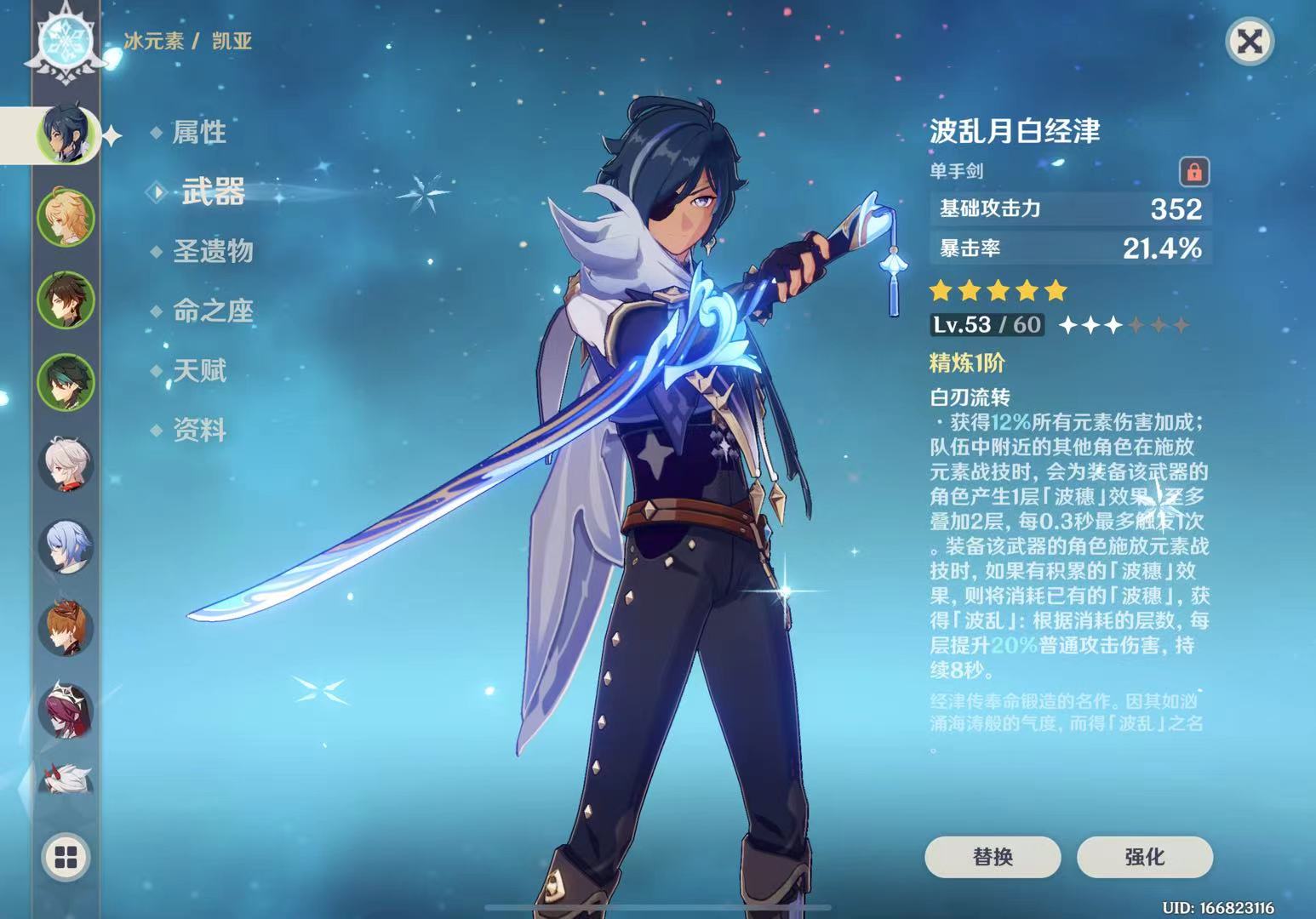View the 资料 profile tab

click(200, 430)
